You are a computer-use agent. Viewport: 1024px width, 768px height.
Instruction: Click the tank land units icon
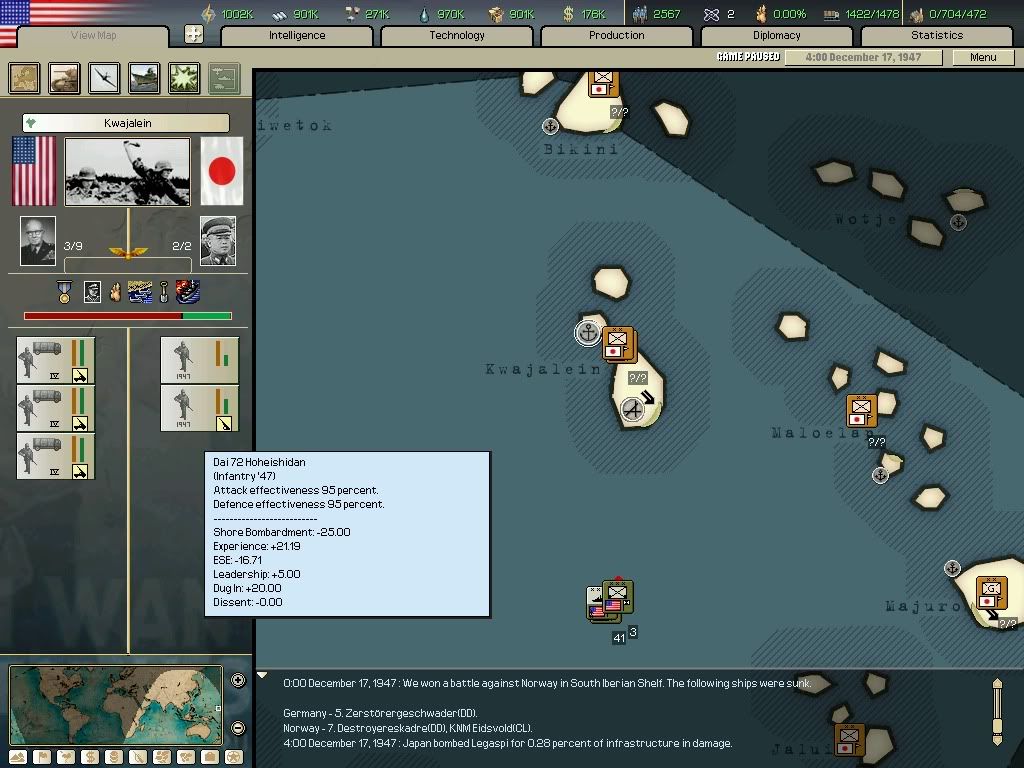coord(65,78)
